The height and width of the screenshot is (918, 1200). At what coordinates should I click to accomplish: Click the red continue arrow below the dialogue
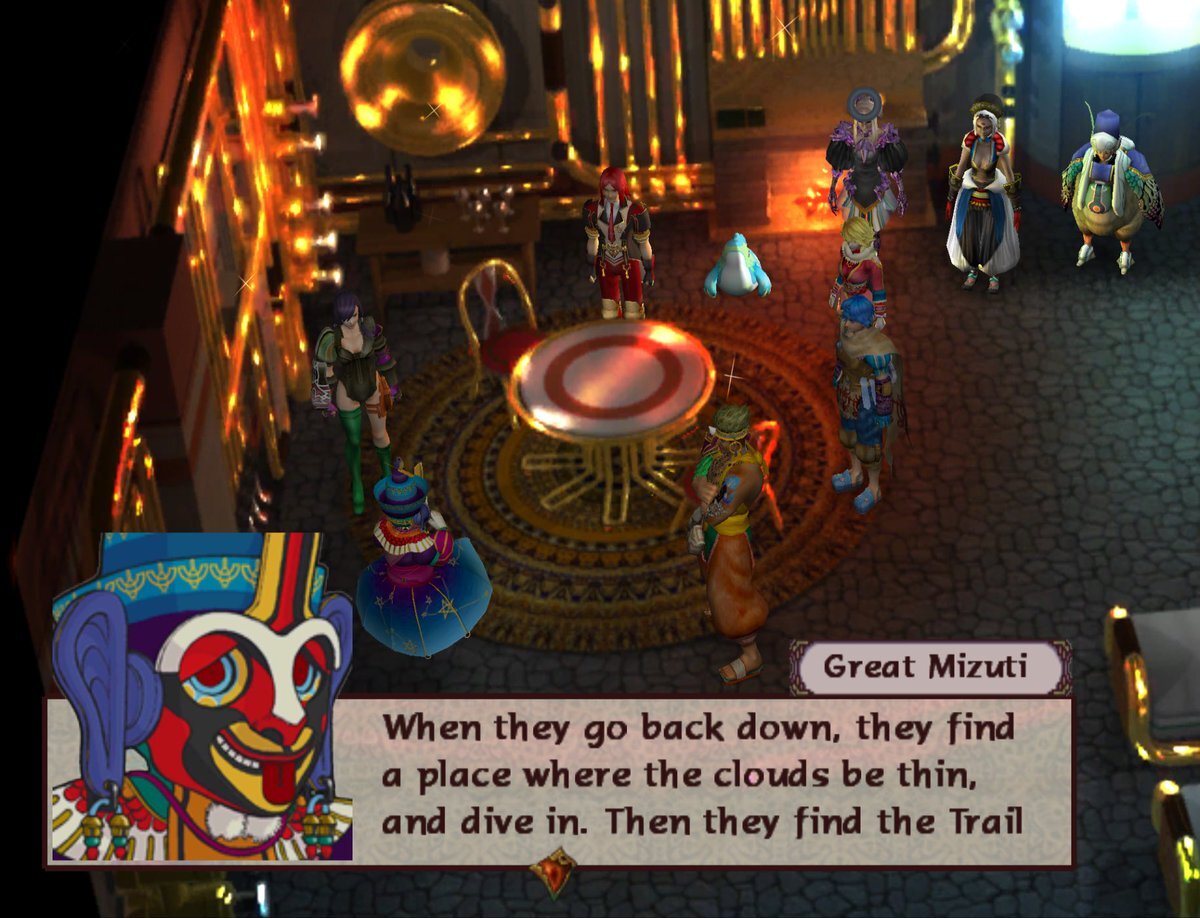pos(553,871)
